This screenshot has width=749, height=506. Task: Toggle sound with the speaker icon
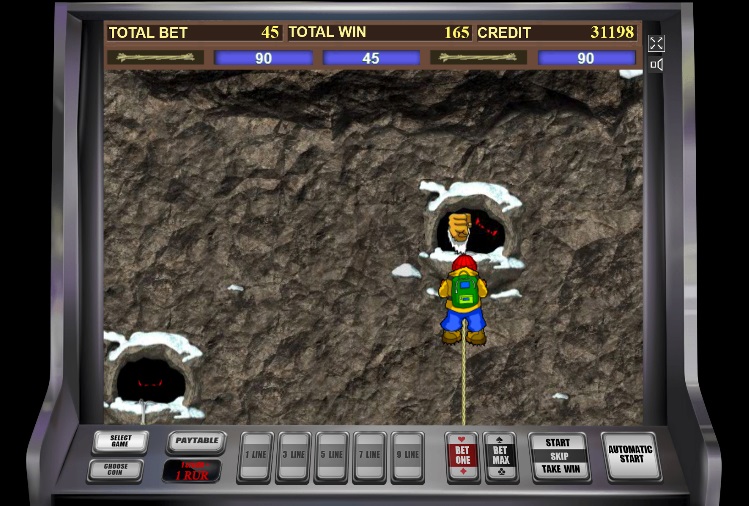point(656,65)
